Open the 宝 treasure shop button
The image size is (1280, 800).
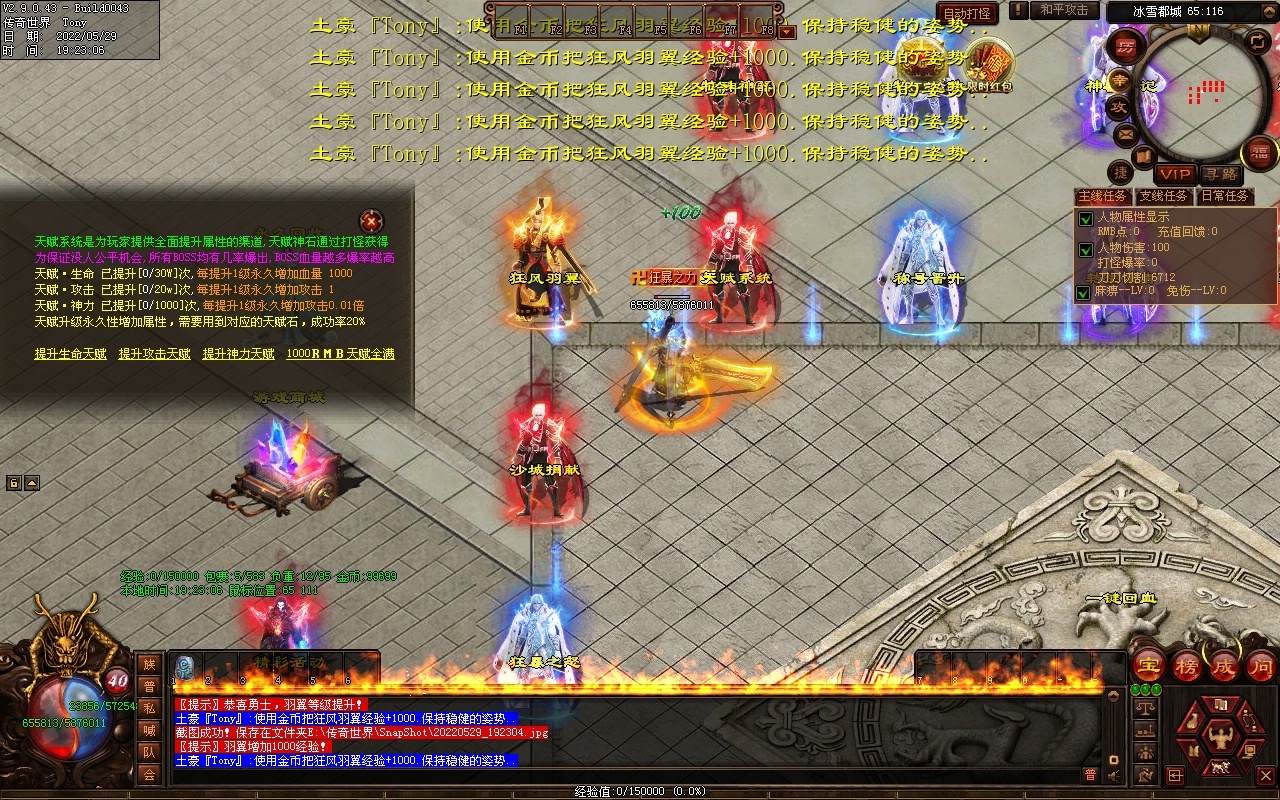(1149, 665)
